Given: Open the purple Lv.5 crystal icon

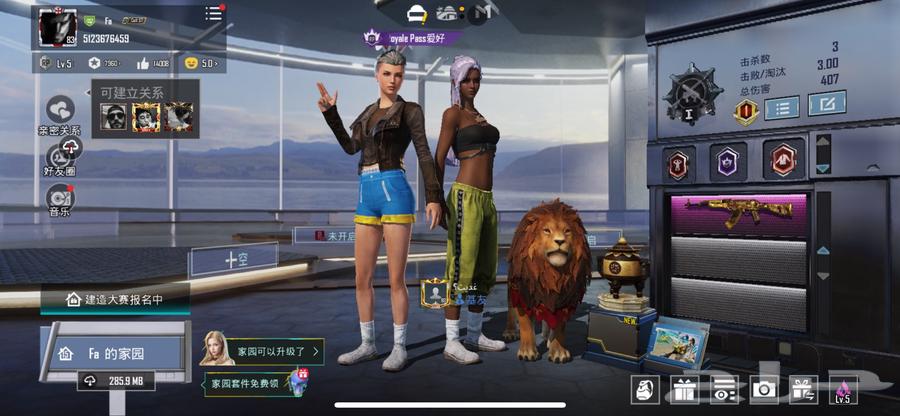Looking at the screenshot, I should coord(842,390).
